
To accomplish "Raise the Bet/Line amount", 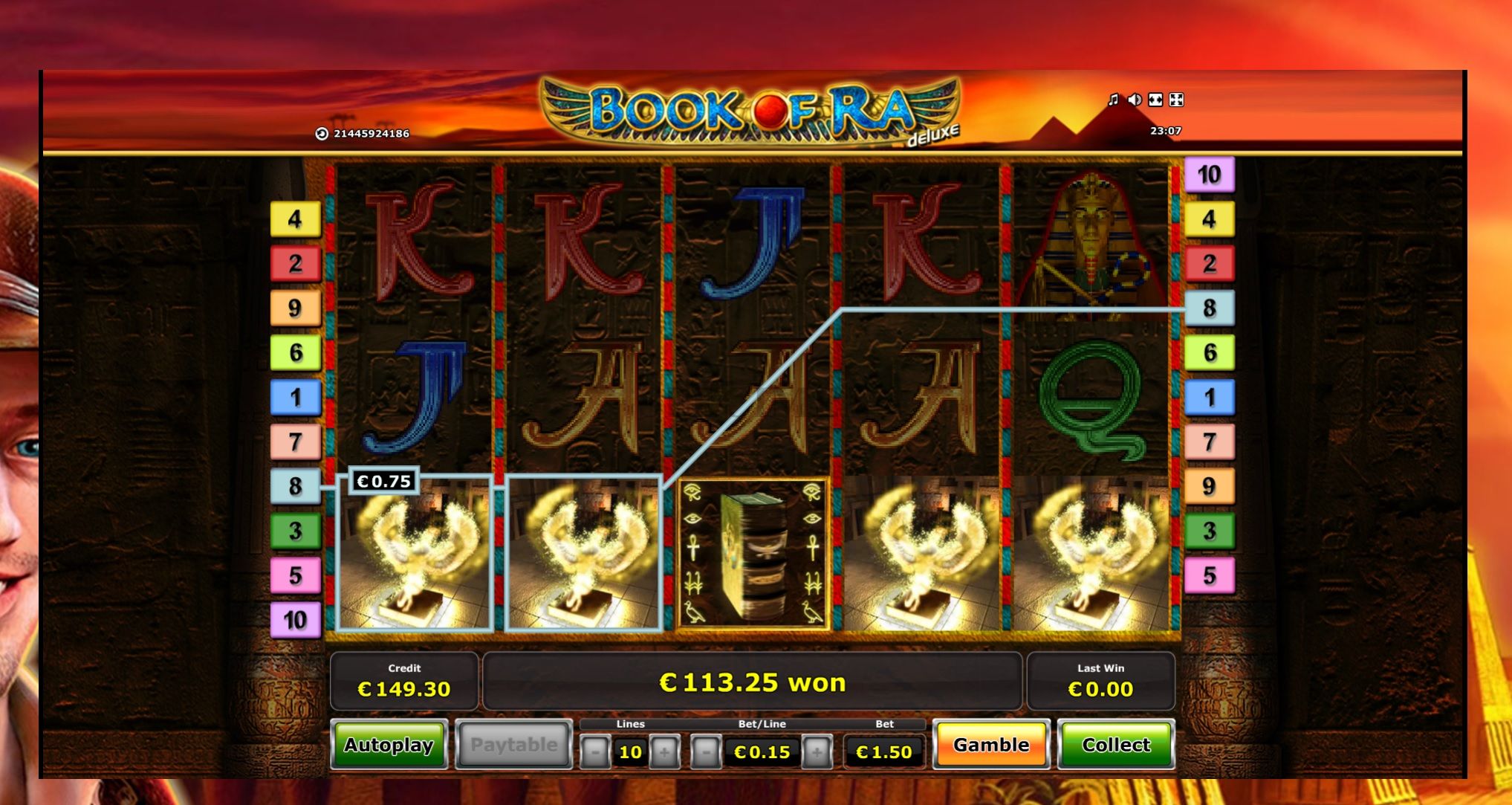I will tap(817, 752).
